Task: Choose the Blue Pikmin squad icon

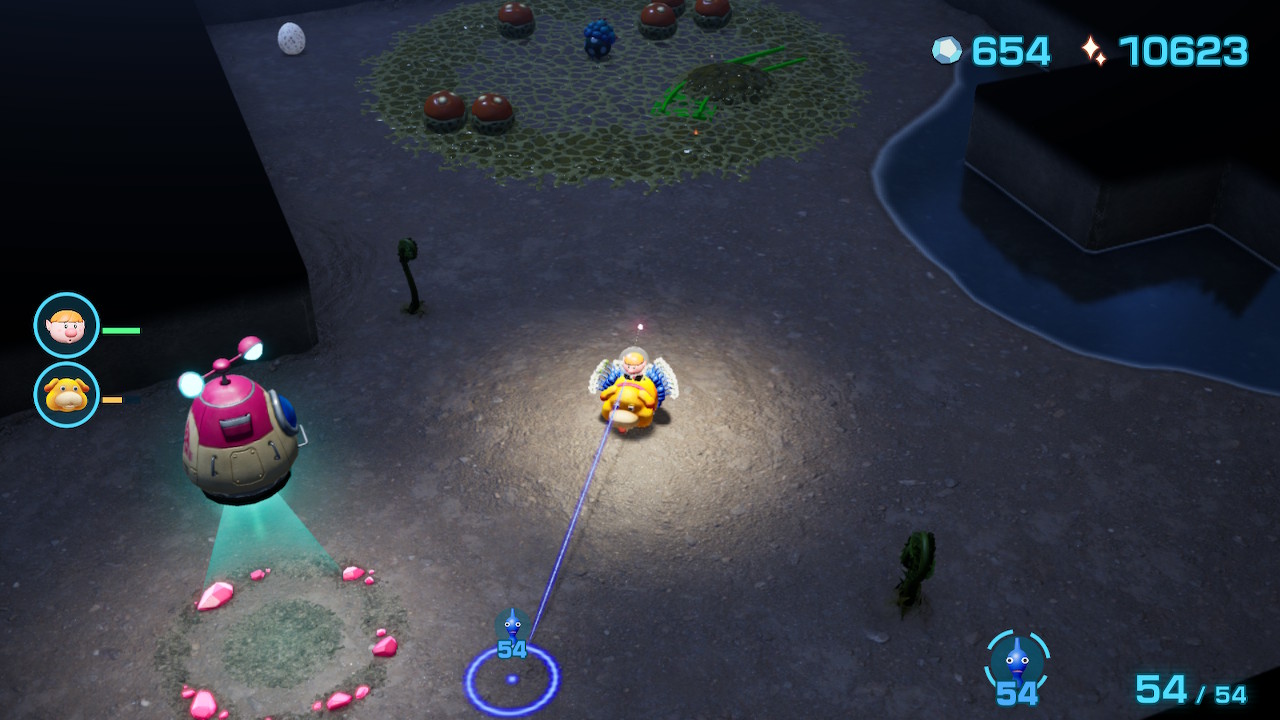Action: pos(1017,660)
